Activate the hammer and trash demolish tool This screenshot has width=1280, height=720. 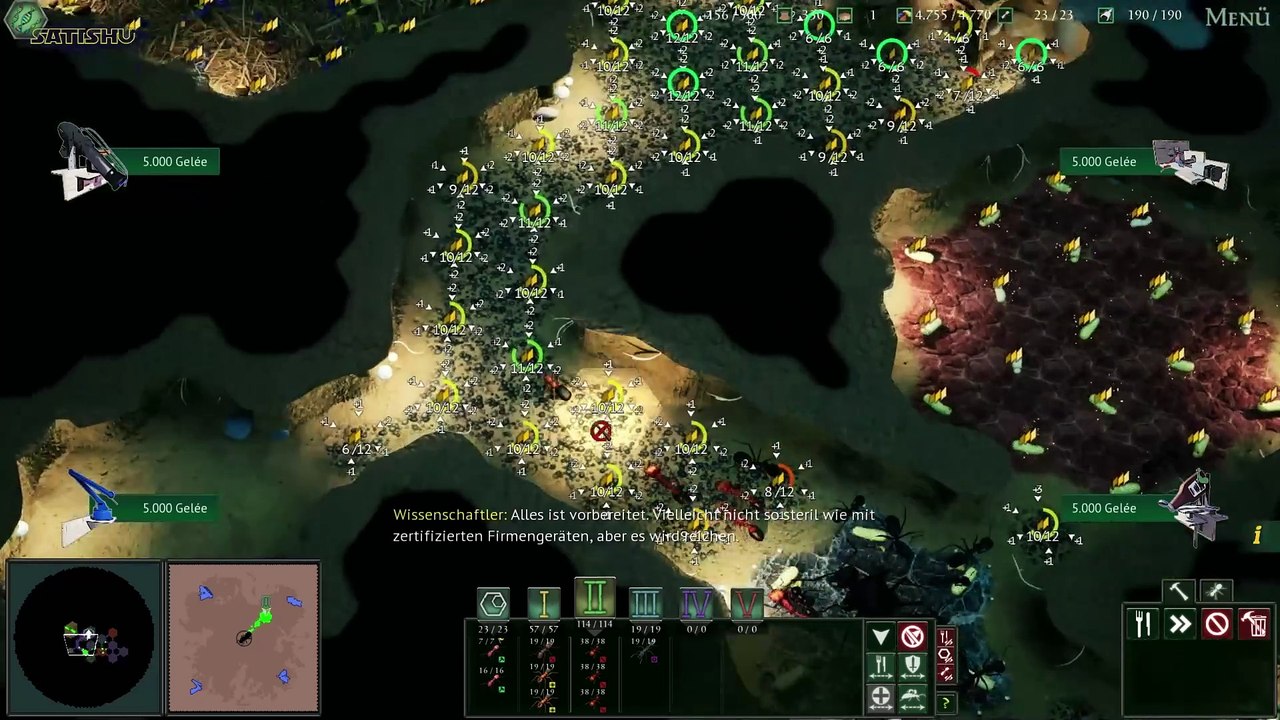pyautogui.click(x=1254, y=624)
